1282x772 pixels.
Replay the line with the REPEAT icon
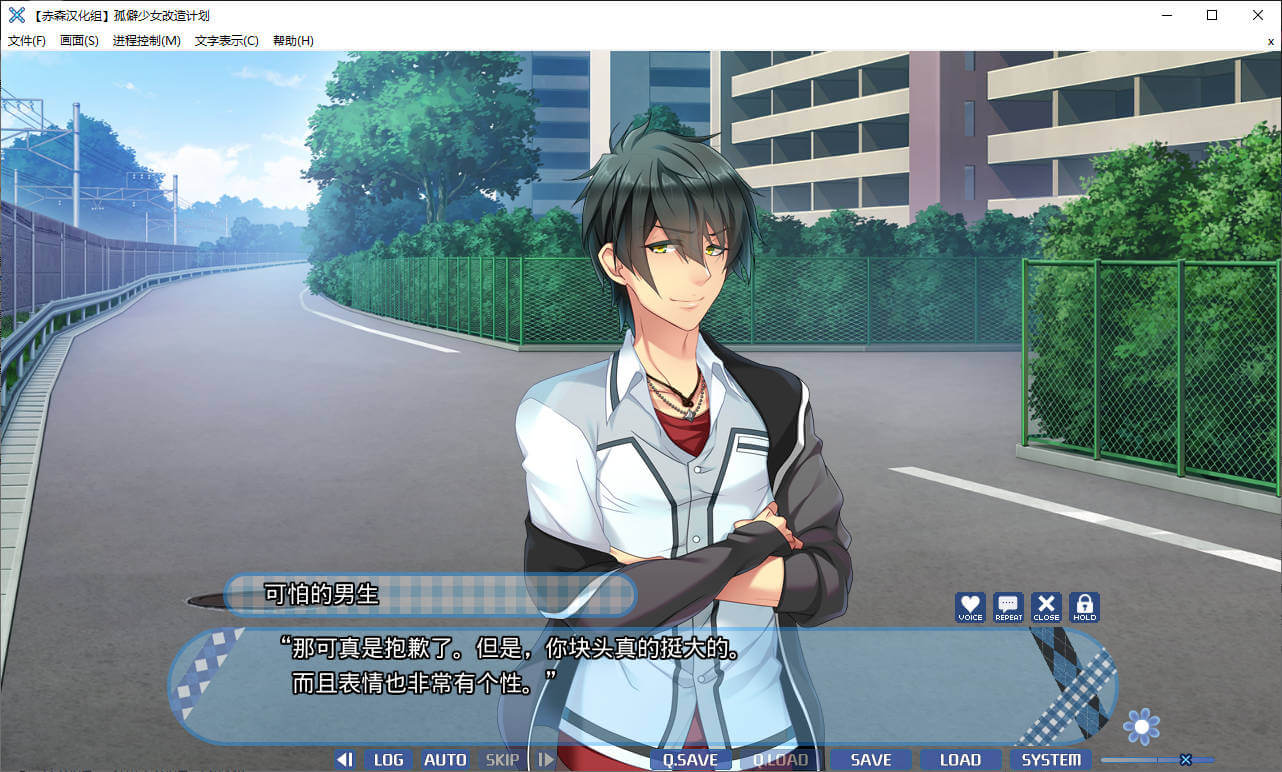(x=1008, y=606)
